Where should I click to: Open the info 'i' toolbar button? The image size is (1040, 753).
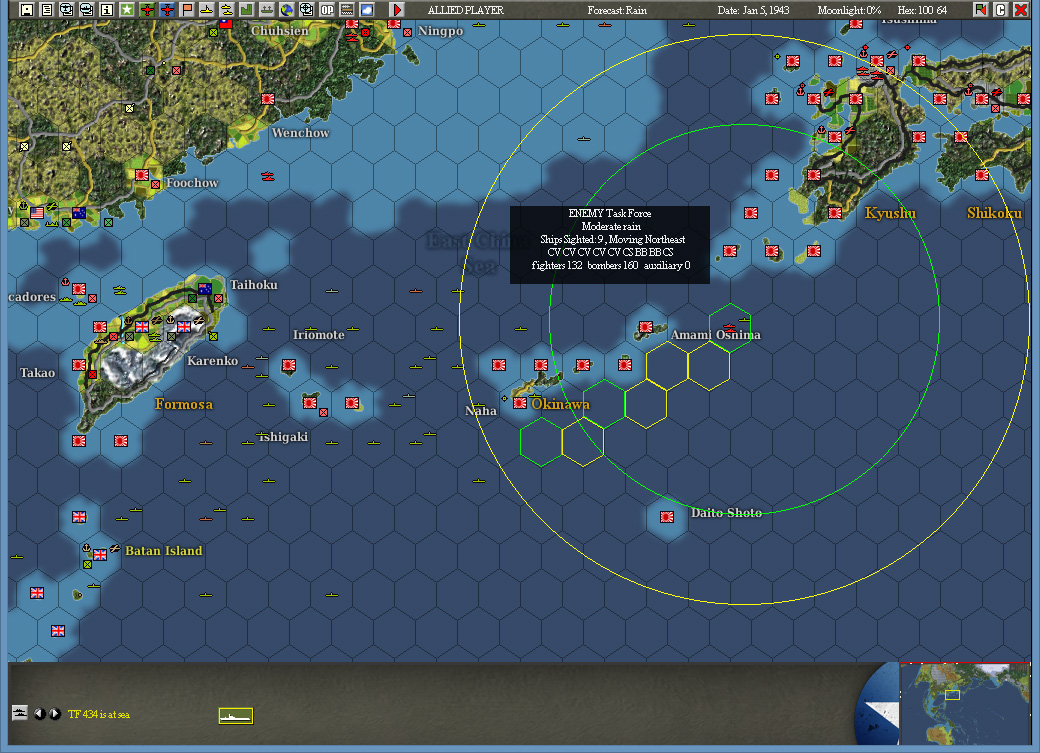pyautogui.click(x=106, y=10)
